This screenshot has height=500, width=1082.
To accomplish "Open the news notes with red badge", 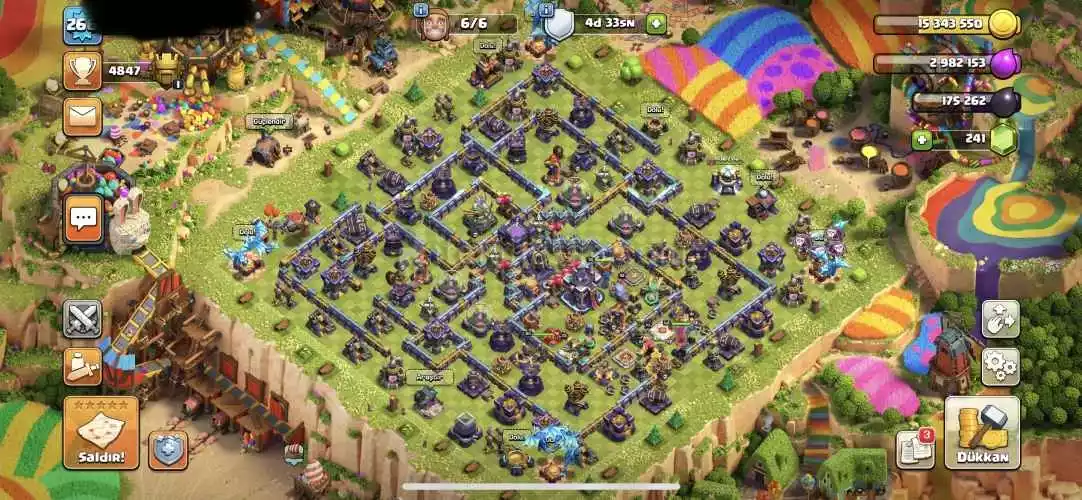I will [x=915, y=448].
